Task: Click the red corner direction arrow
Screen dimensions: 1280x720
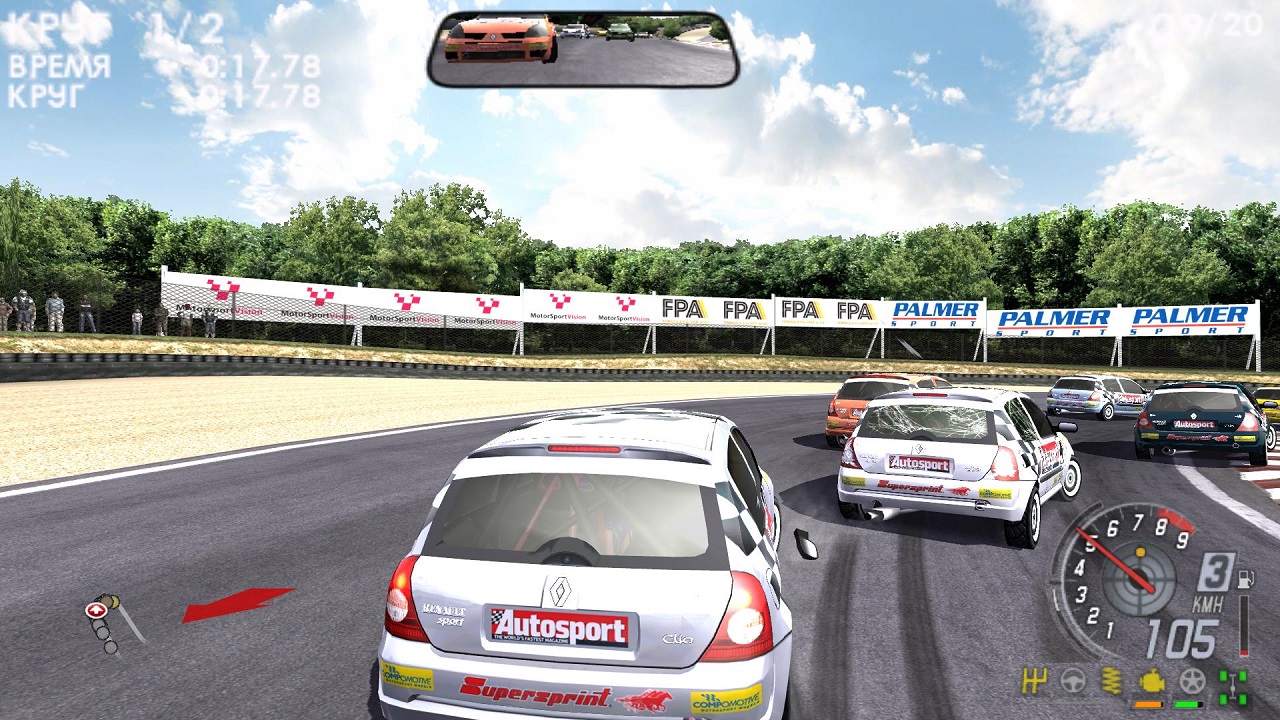Action: (238, 603)
